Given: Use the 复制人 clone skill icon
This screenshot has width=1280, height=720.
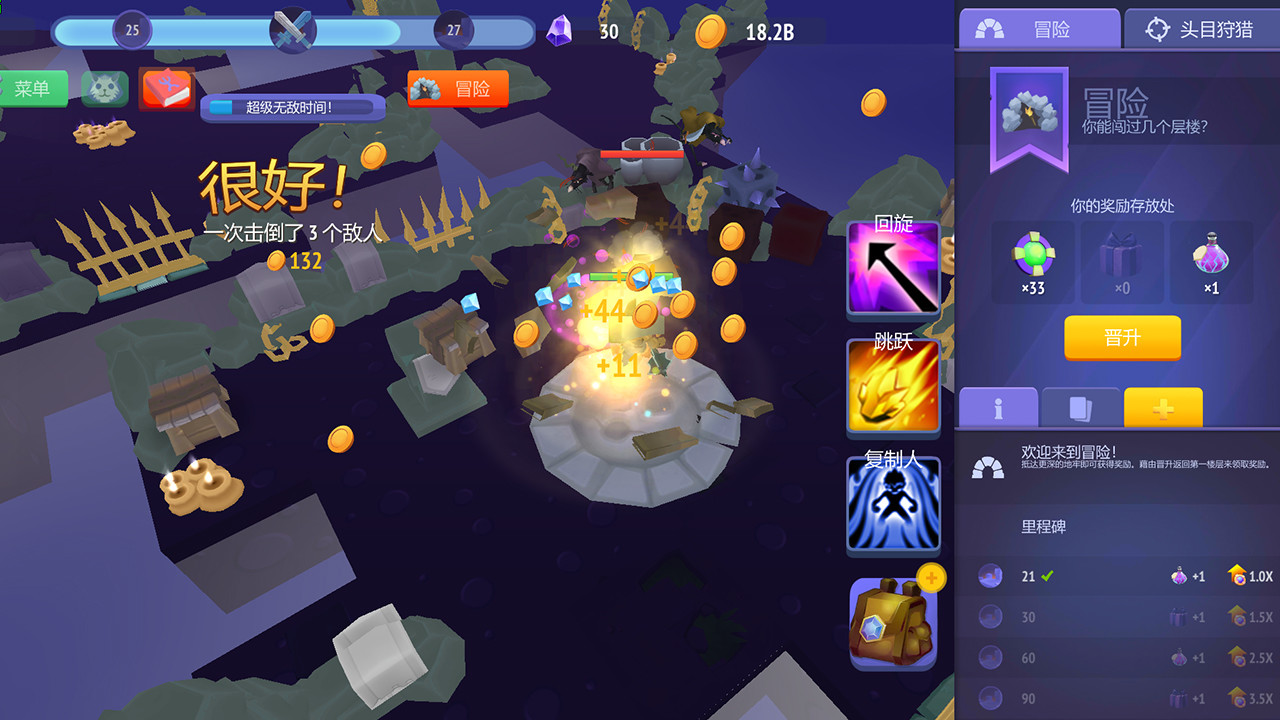Looking at the screenshot, I should click(893, 503).
